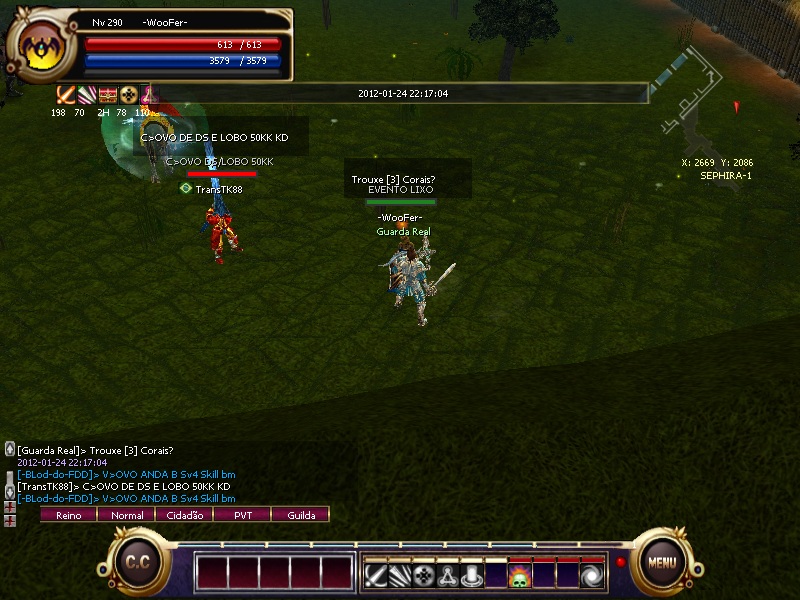Click the red orb beside hotbar
This screenshot has width=800, height=600.
tap(620, 562)
